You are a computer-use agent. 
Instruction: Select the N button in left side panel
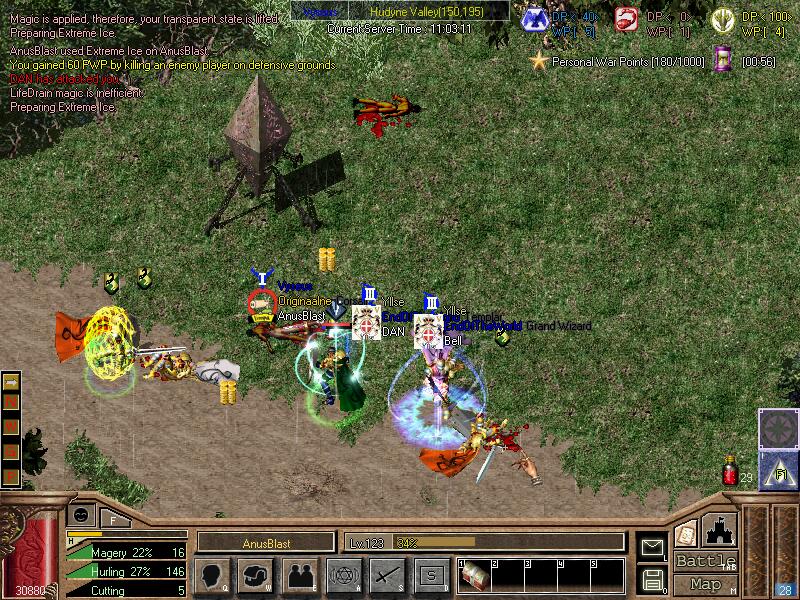pyautogui.click(x=12, y=400)
